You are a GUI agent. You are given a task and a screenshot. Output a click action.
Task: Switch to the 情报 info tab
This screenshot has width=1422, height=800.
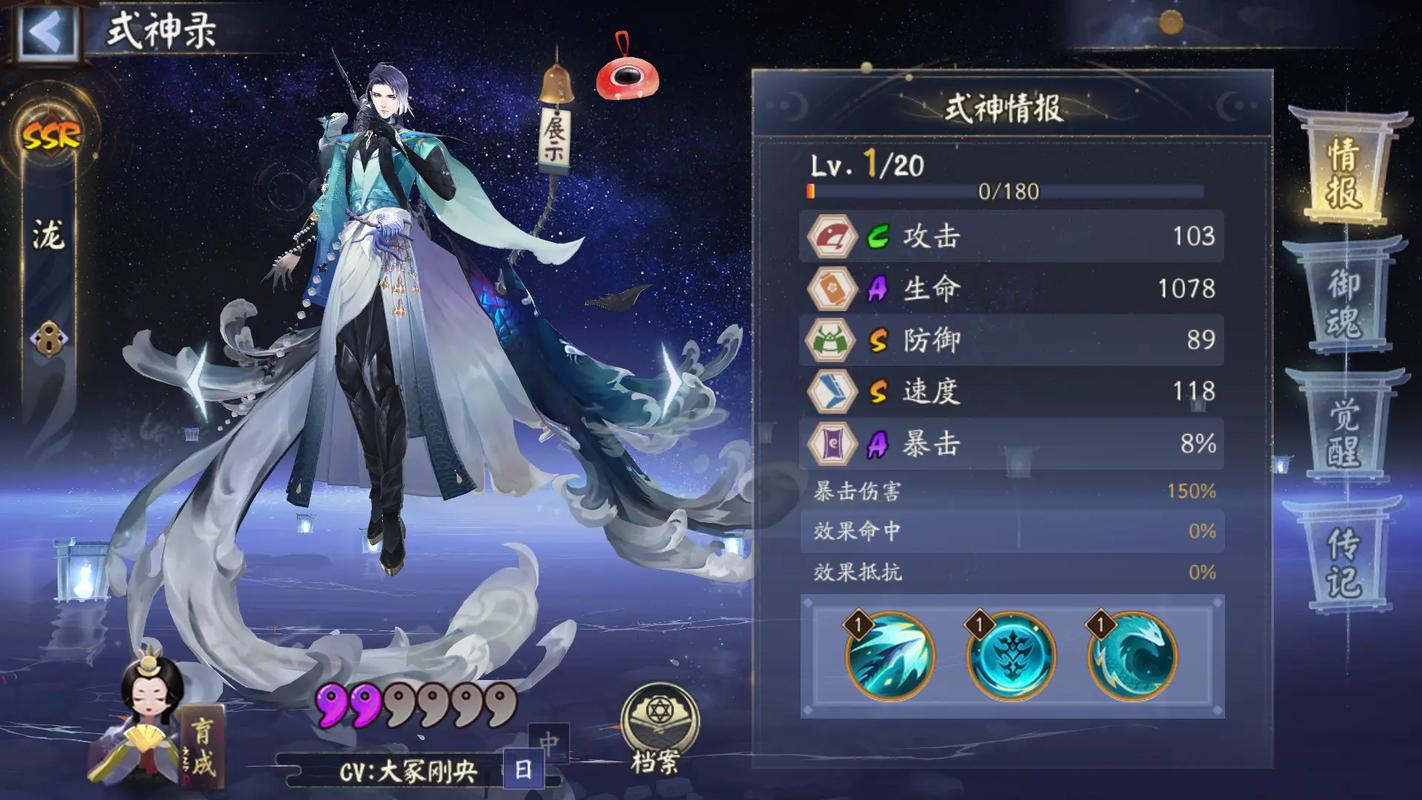(1344, 171)
